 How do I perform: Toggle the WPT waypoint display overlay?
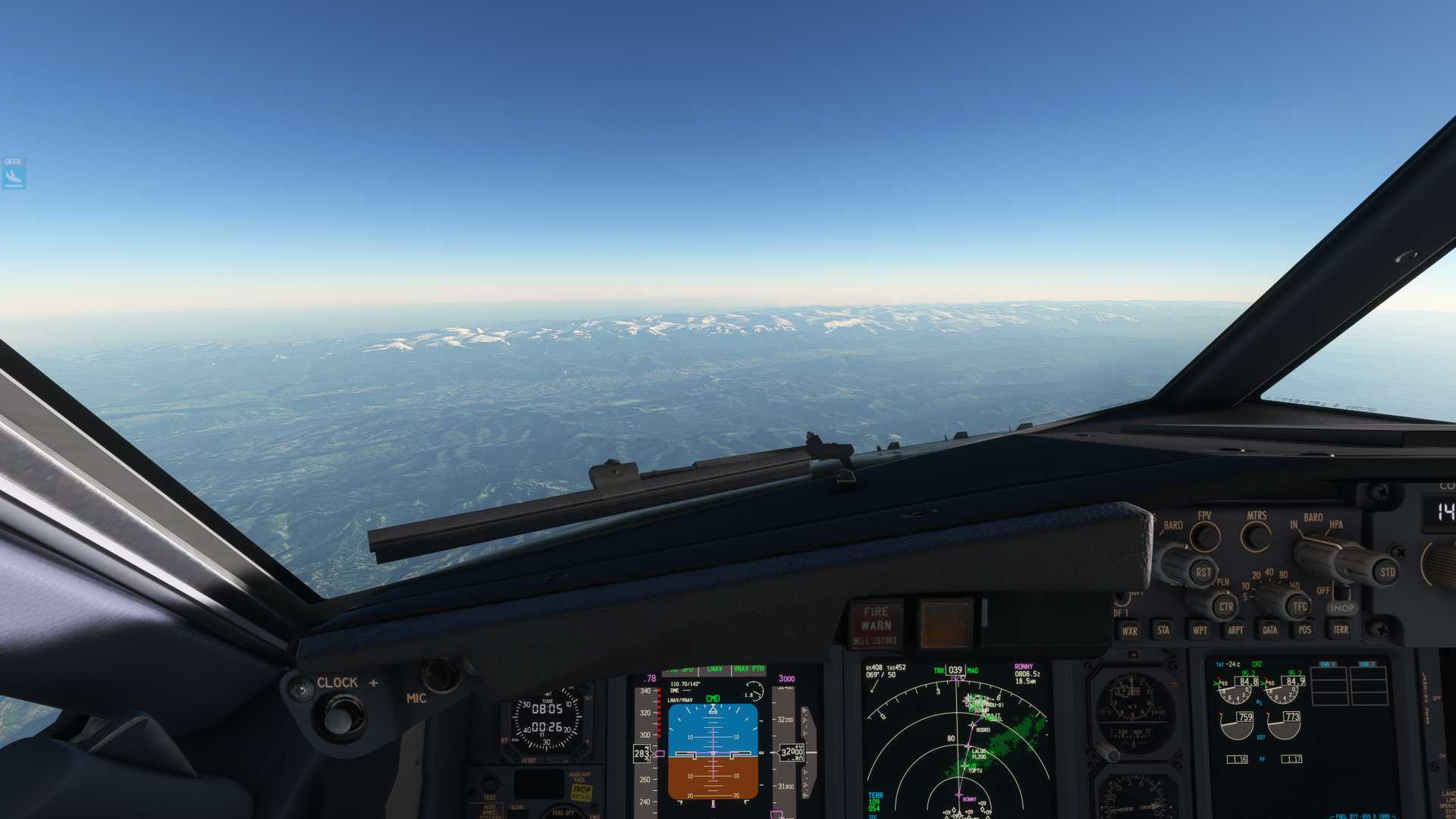[1200, 630]
